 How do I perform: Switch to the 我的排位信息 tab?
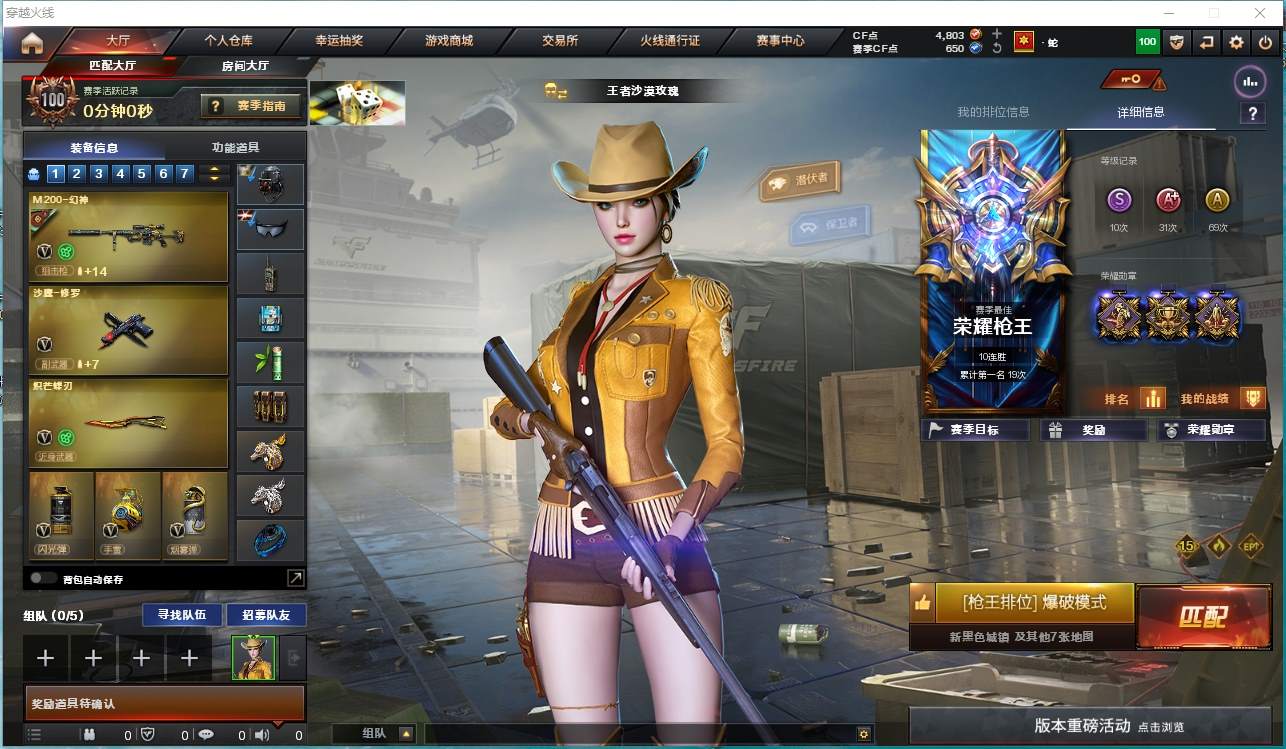pos(993,112)
